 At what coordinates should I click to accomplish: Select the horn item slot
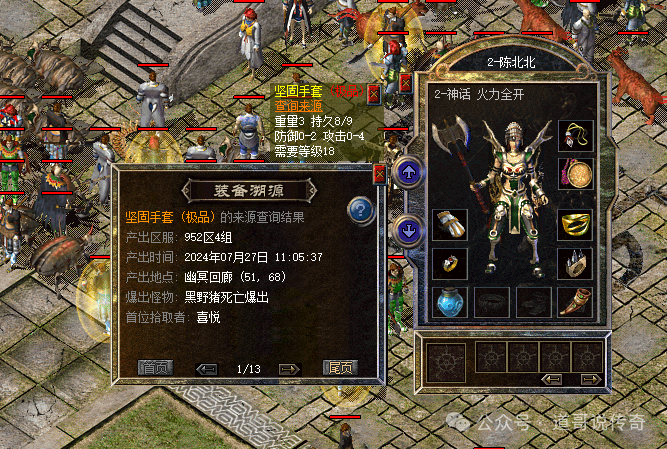(x=575, y=301)
